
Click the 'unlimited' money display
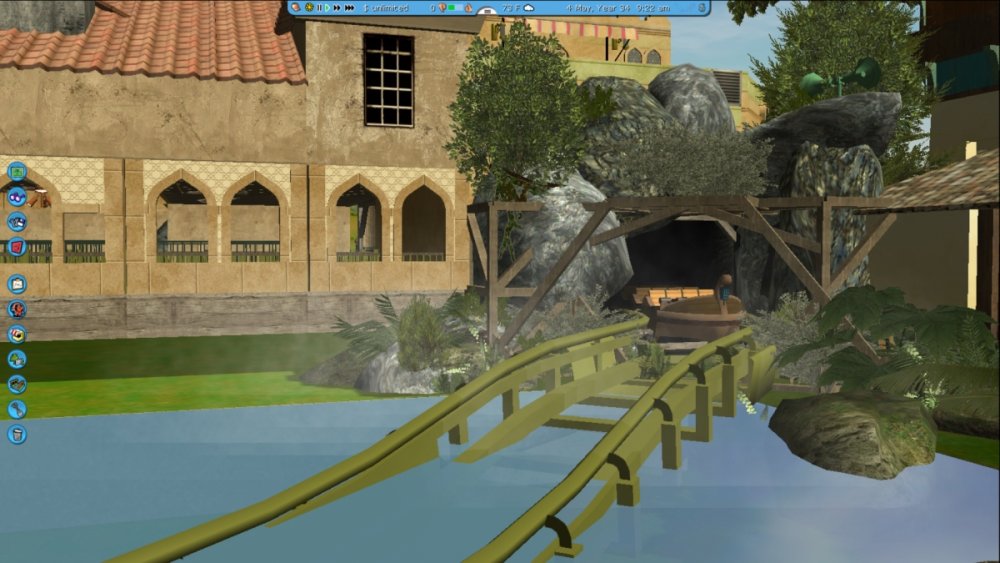tap(386, 8)
